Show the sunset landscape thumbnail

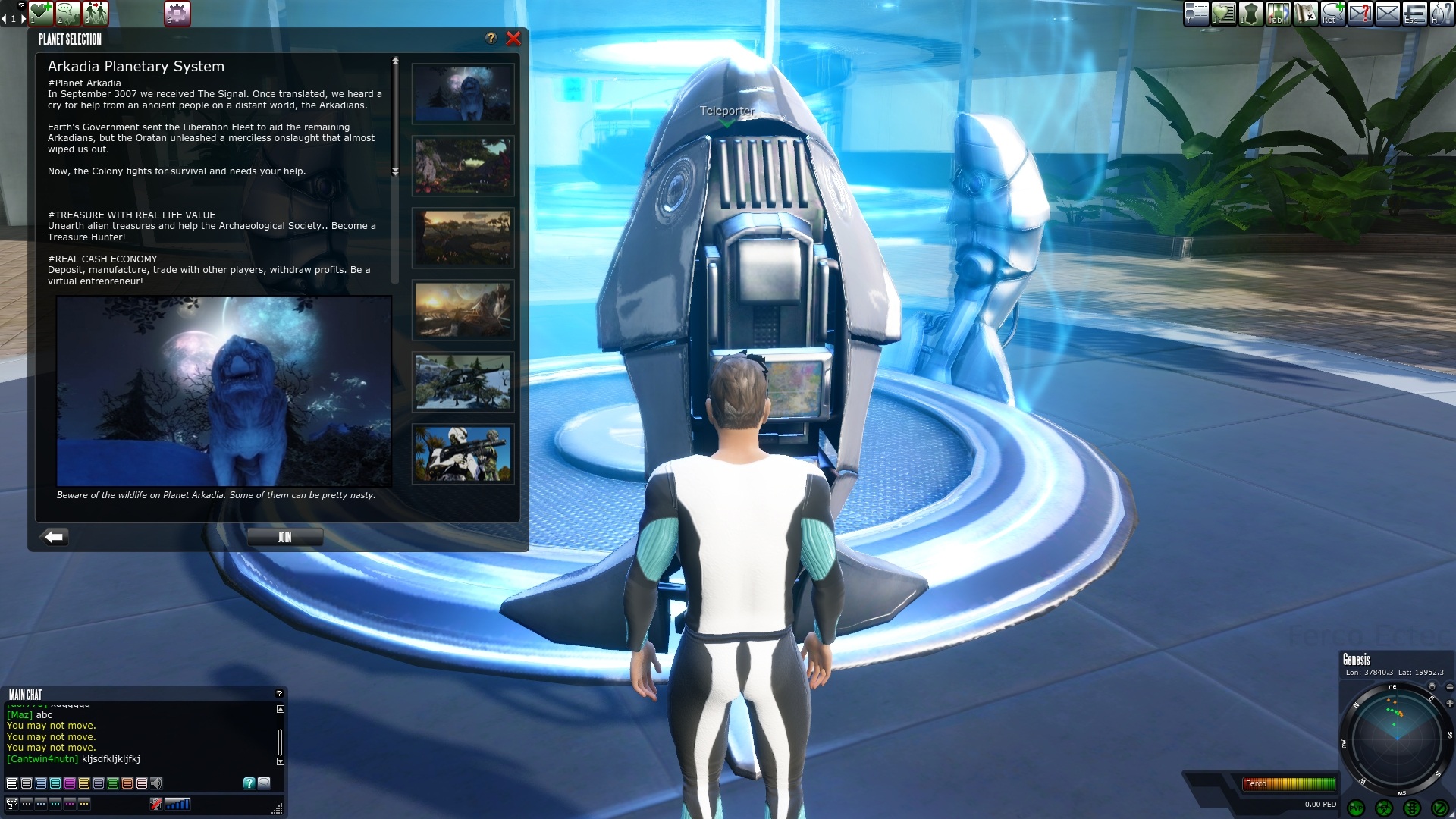463,310
